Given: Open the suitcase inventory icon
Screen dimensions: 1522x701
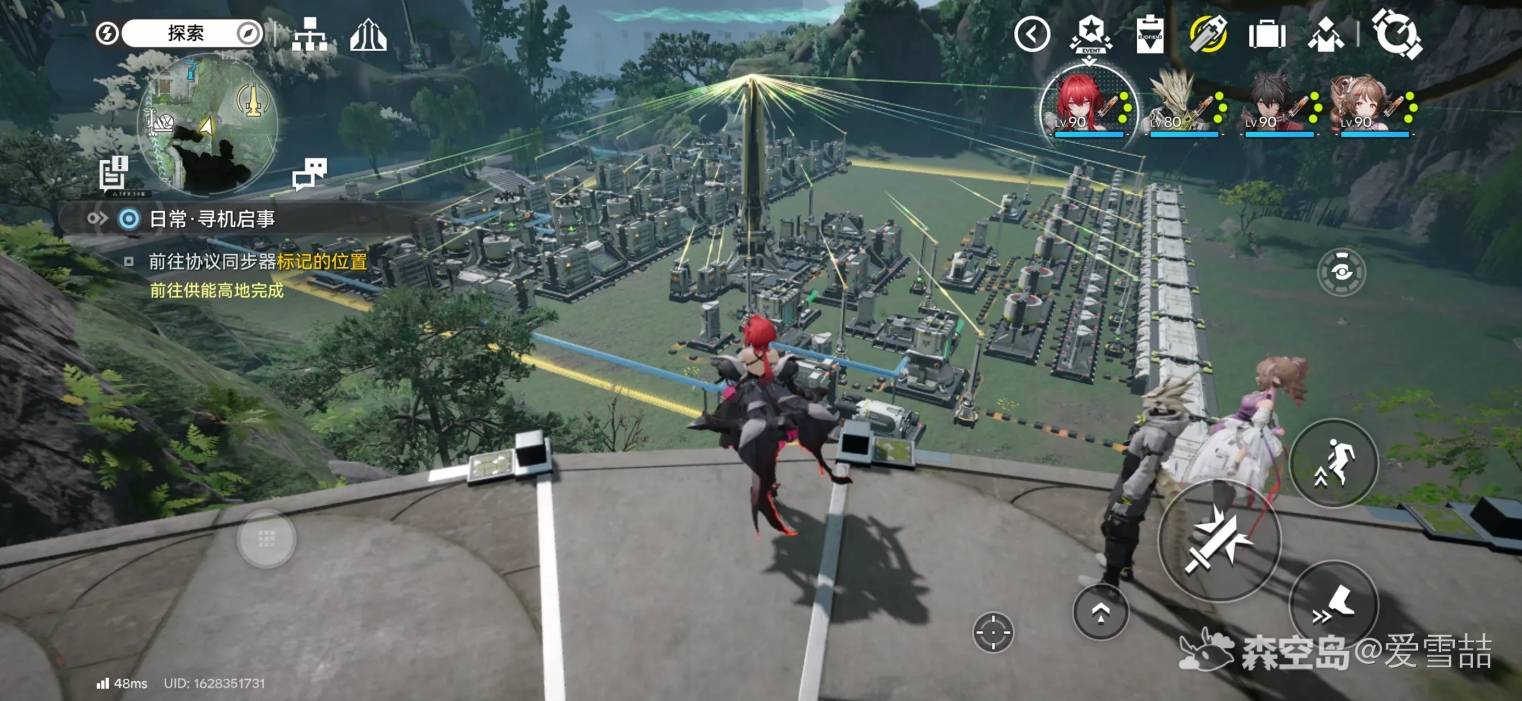Looking at the screenshot, I should coord(1267,35).
